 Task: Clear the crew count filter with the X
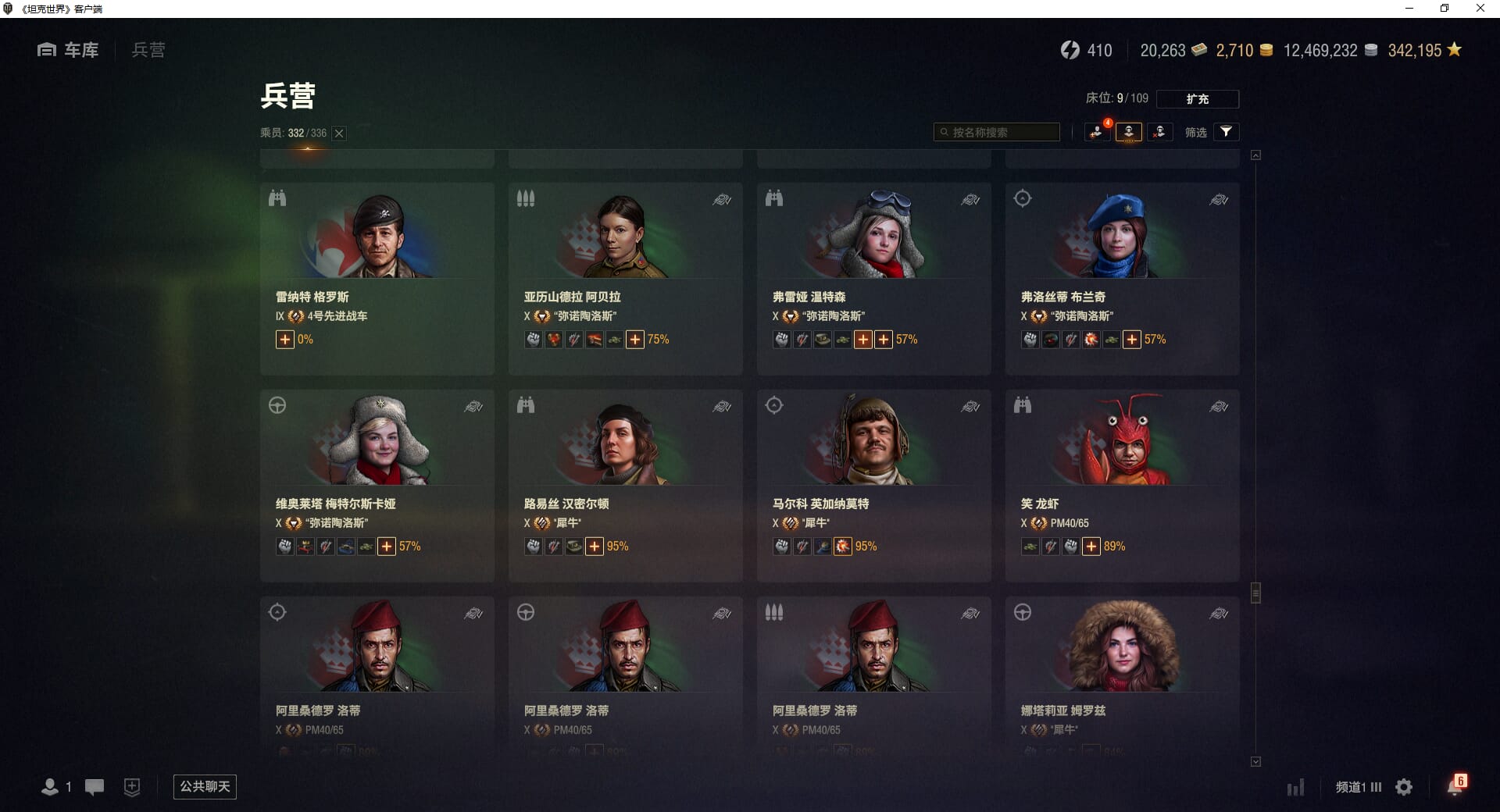tap(339, 134)
